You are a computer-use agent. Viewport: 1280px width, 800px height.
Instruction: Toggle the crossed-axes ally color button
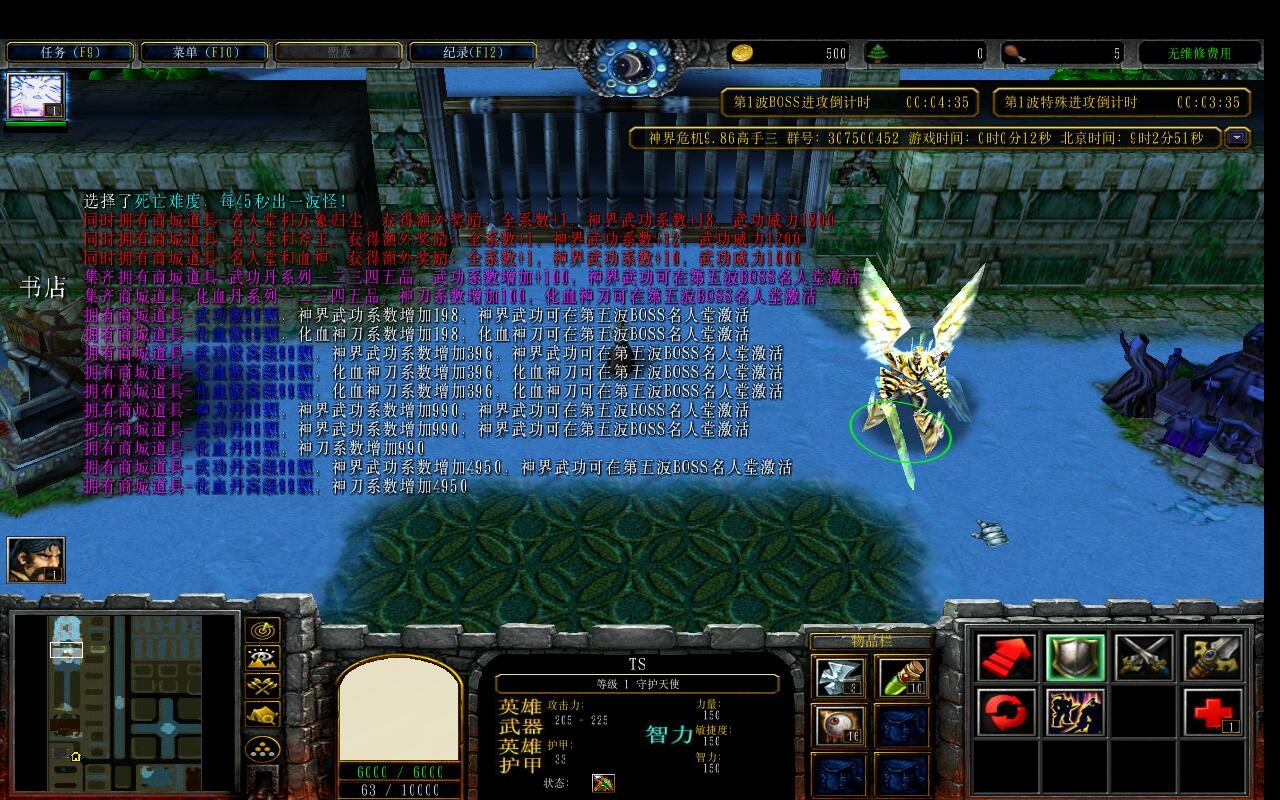(263, 687)
